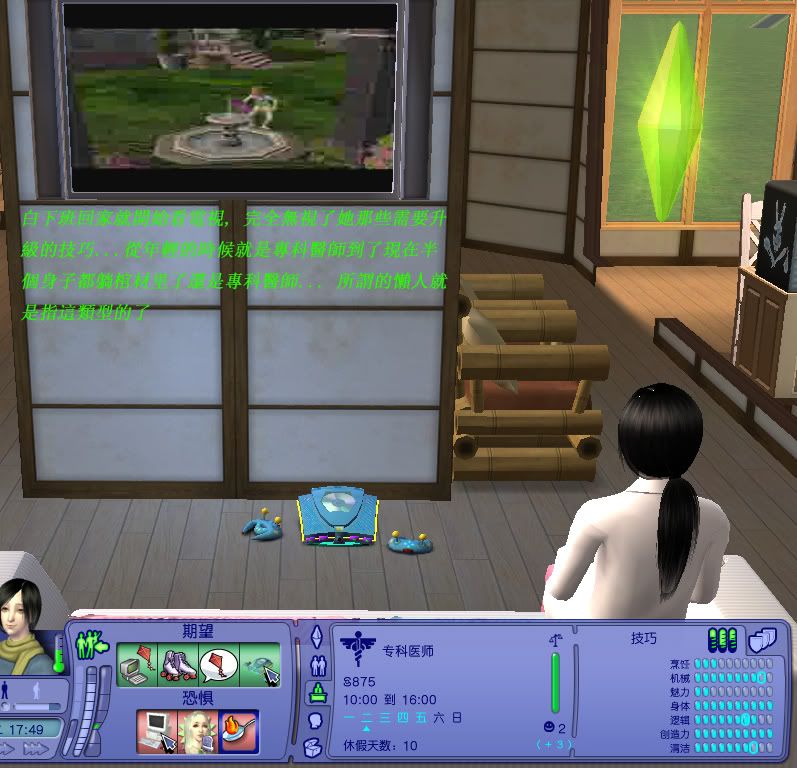Click the cooking fire fear icon
Viewport: 797px width, 768px height.
pos(239,731)
